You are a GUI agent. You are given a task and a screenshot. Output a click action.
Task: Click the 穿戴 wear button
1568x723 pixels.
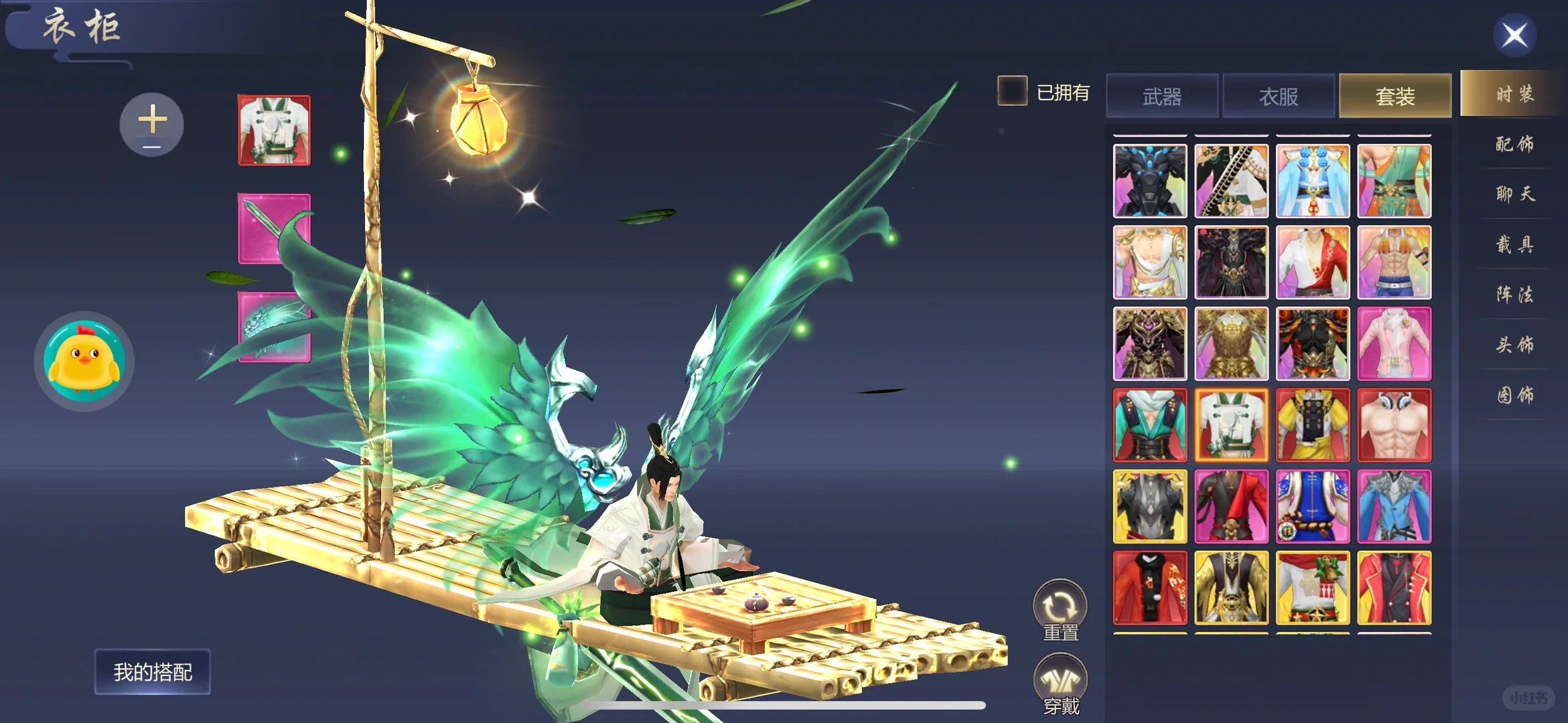1060,684
